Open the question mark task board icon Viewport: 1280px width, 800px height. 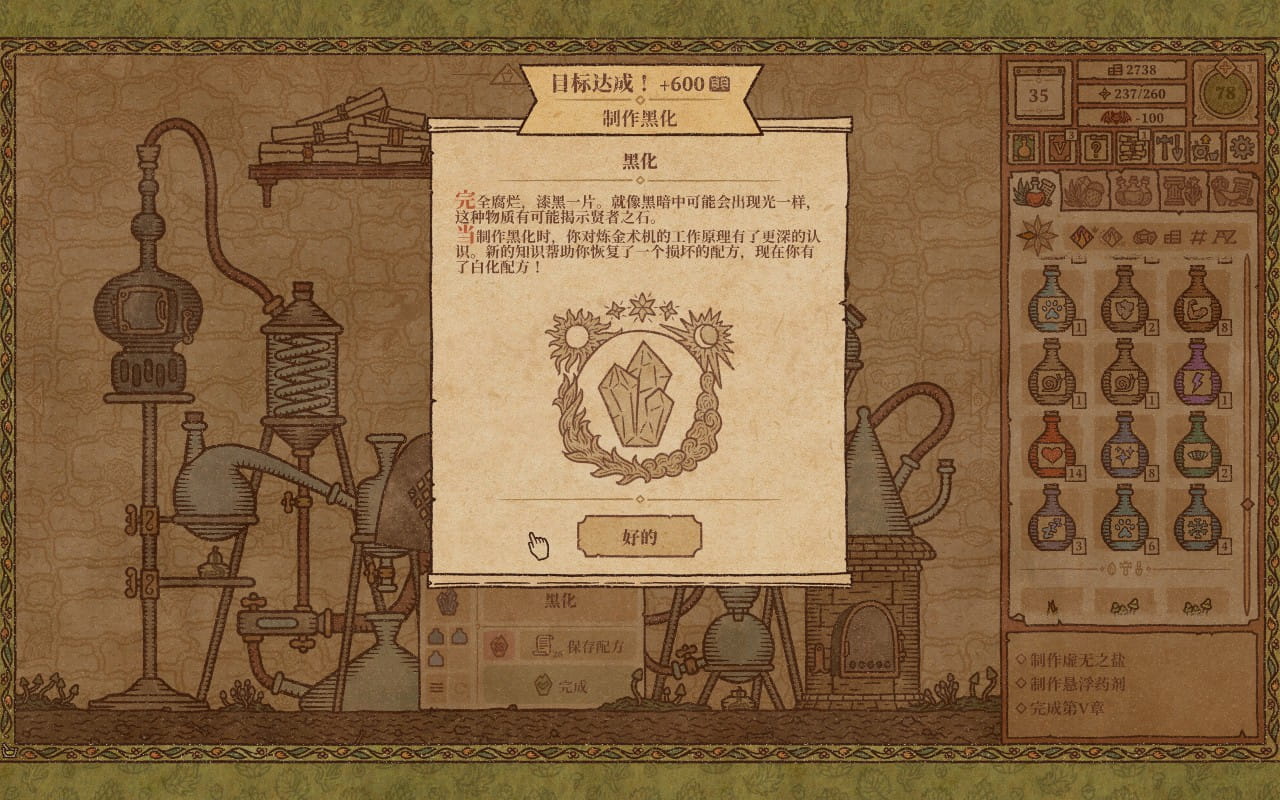click(1097, 149)
